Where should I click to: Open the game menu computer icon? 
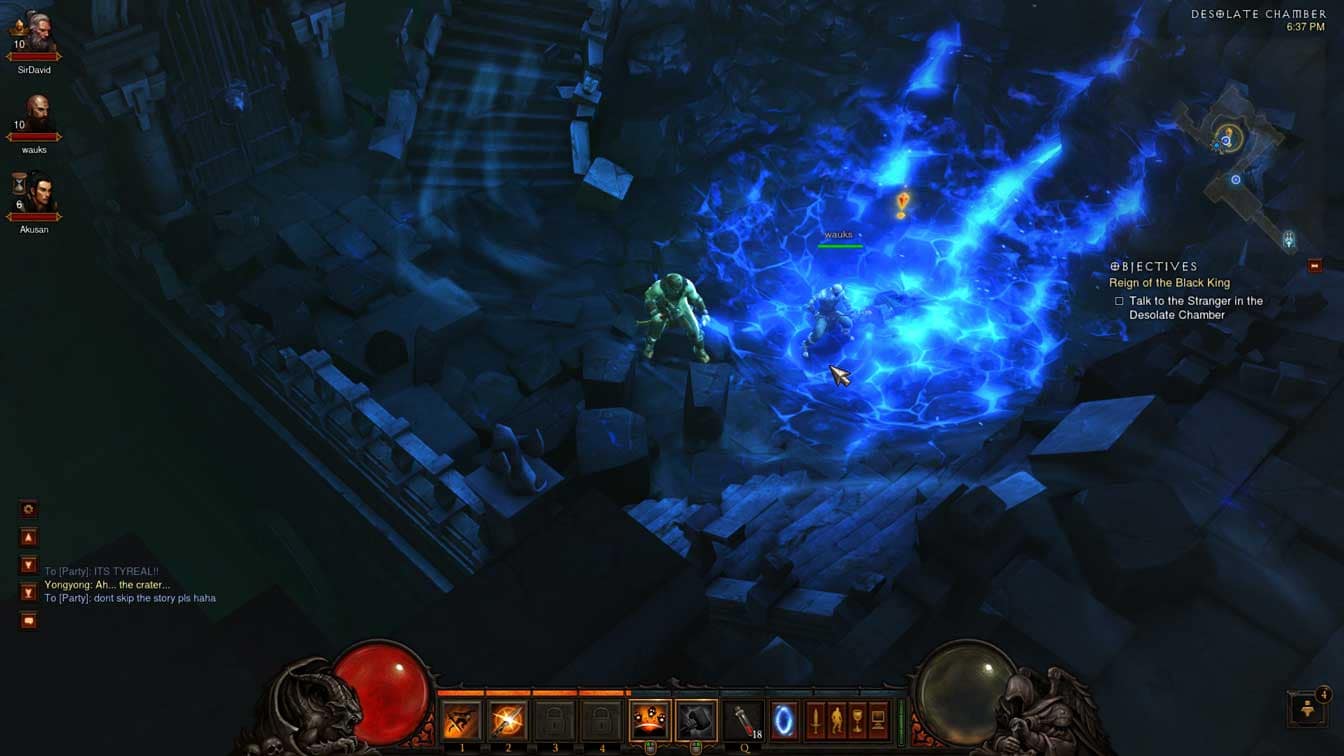tap(878, 720)
